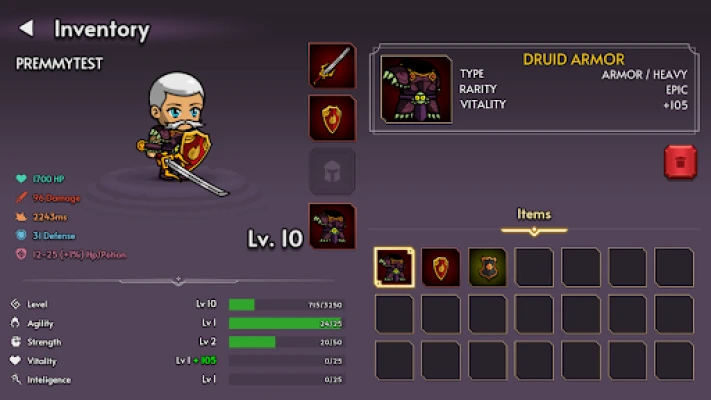Select the equipped sword slot

coord(332,66)
